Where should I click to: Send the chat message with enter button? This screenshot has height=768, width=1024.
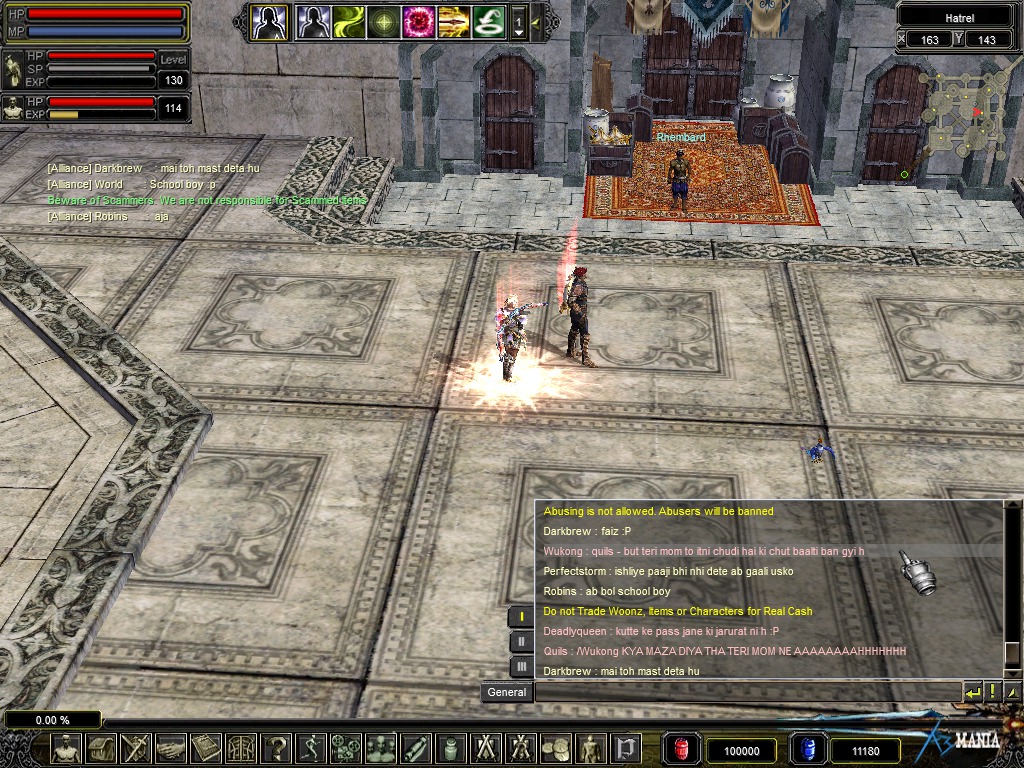pos(972,692)
